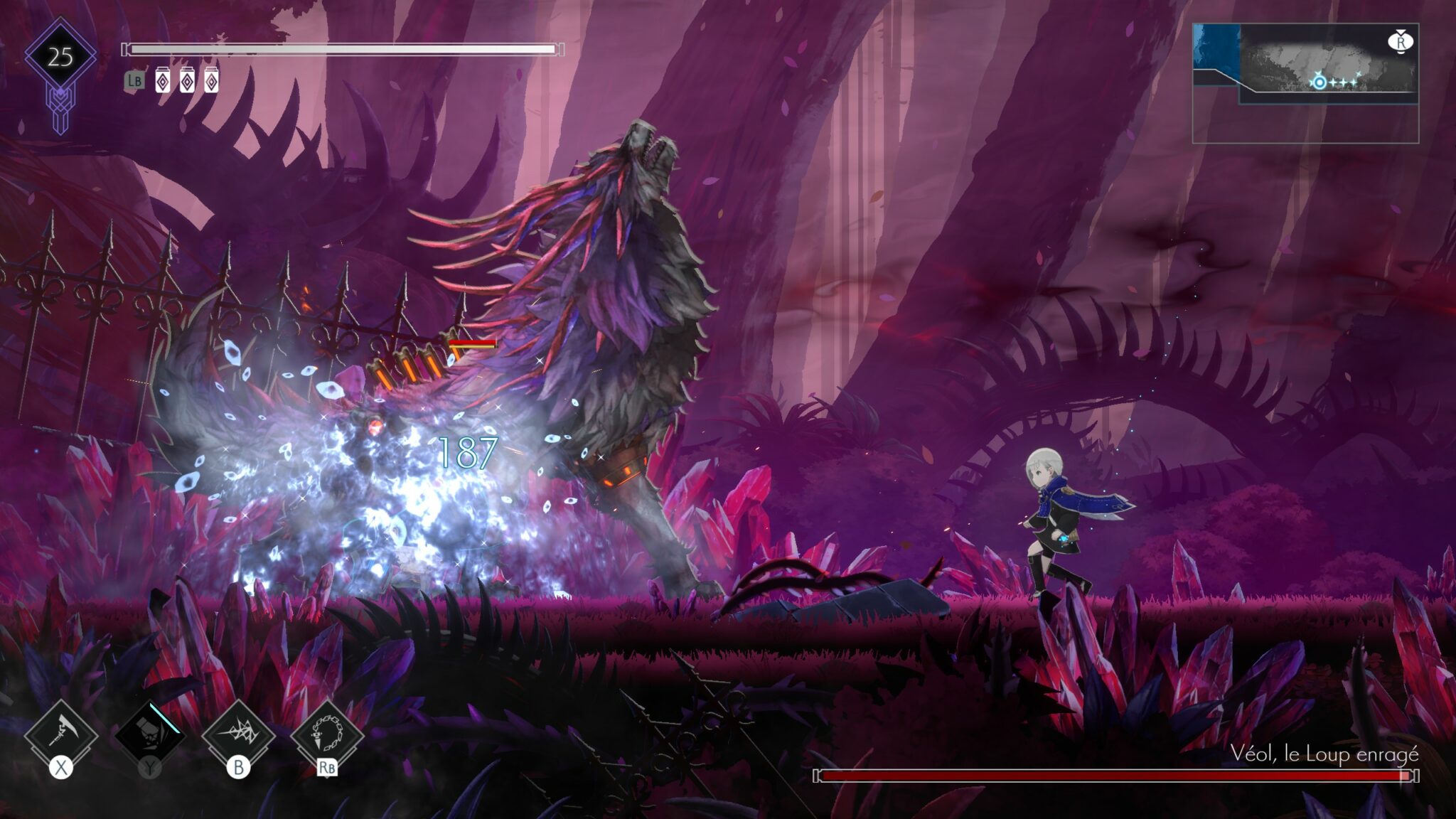
Task: Trigger the chain pendulum skill
Action: pos(327,733)
